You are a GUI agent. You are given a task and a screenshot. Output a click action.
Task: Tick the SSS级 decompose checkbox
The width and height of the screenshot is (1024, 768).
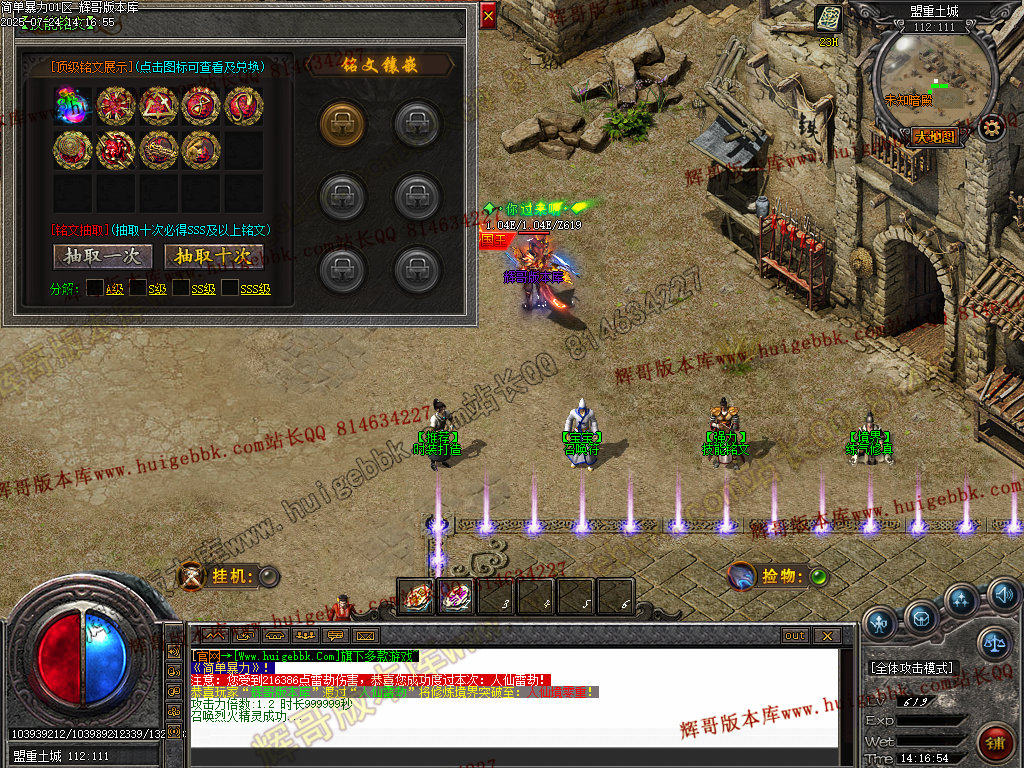click(230, 289)
